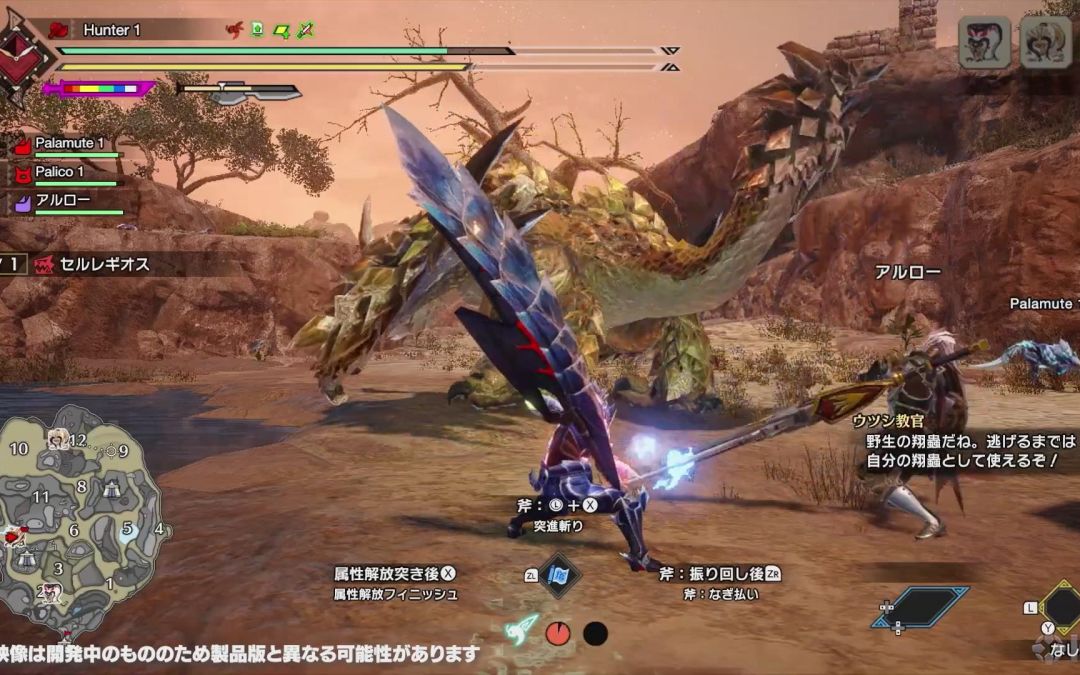
Task: Click the glowing wirebug icon
Action: (x=521, y=630)
